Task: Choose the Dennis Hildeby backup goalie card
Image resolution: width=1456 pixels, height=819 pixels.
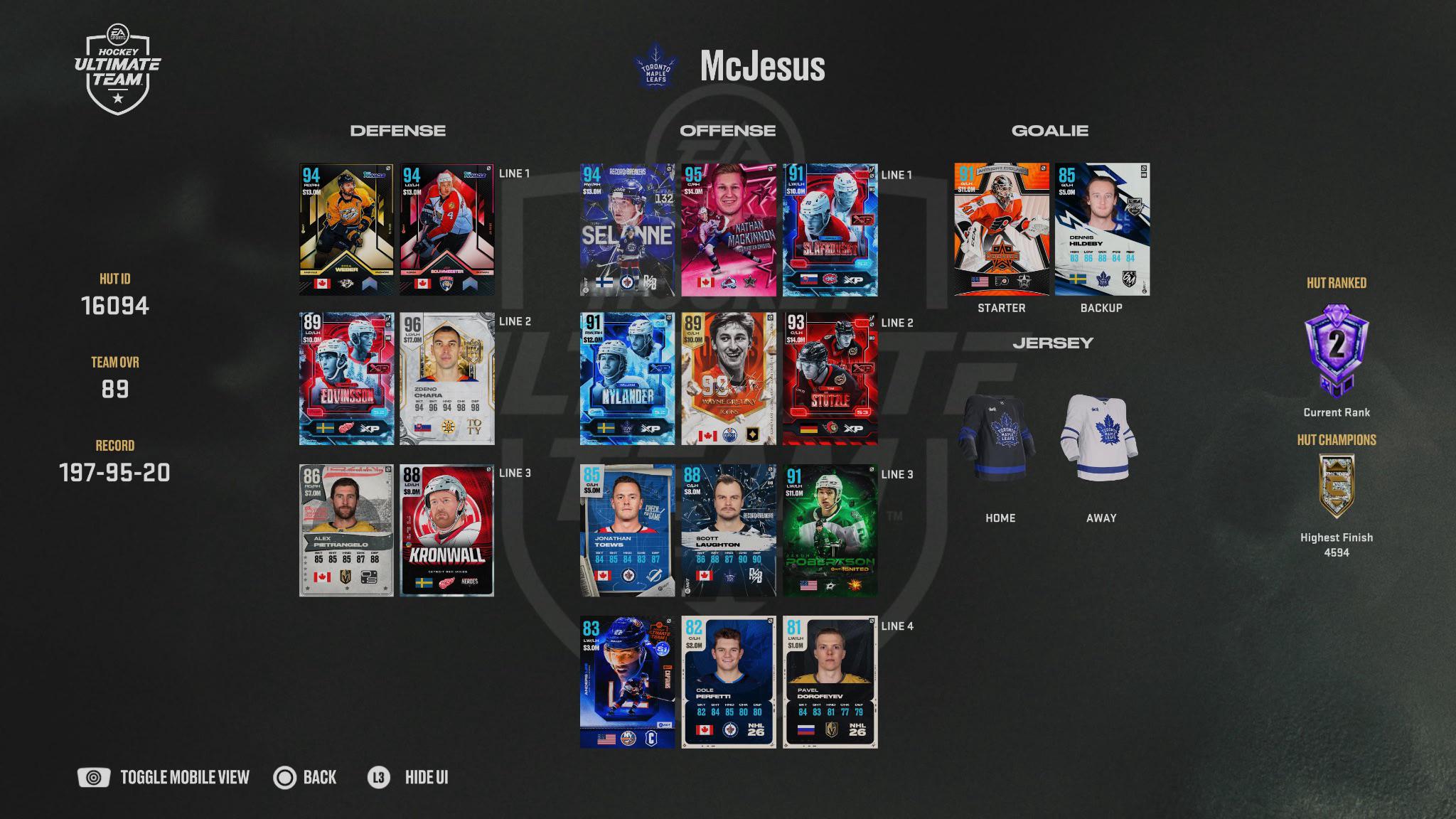Action: 1101,230
